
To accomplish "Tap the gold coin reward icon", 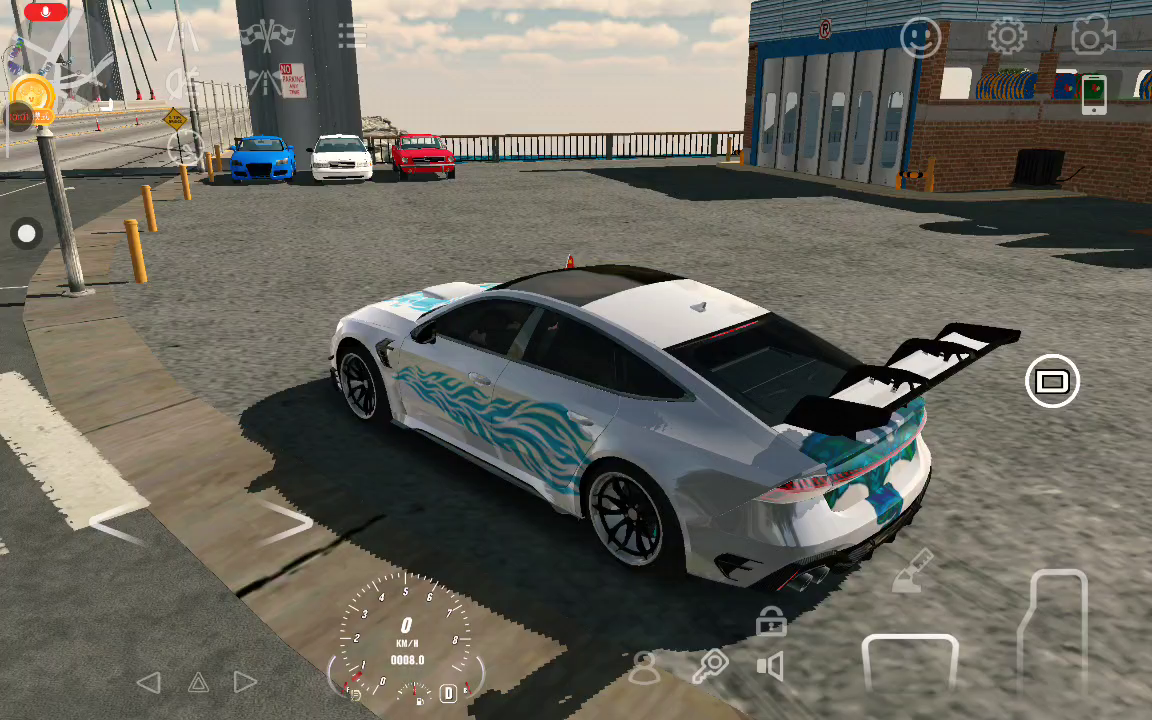I will (33, 94).
